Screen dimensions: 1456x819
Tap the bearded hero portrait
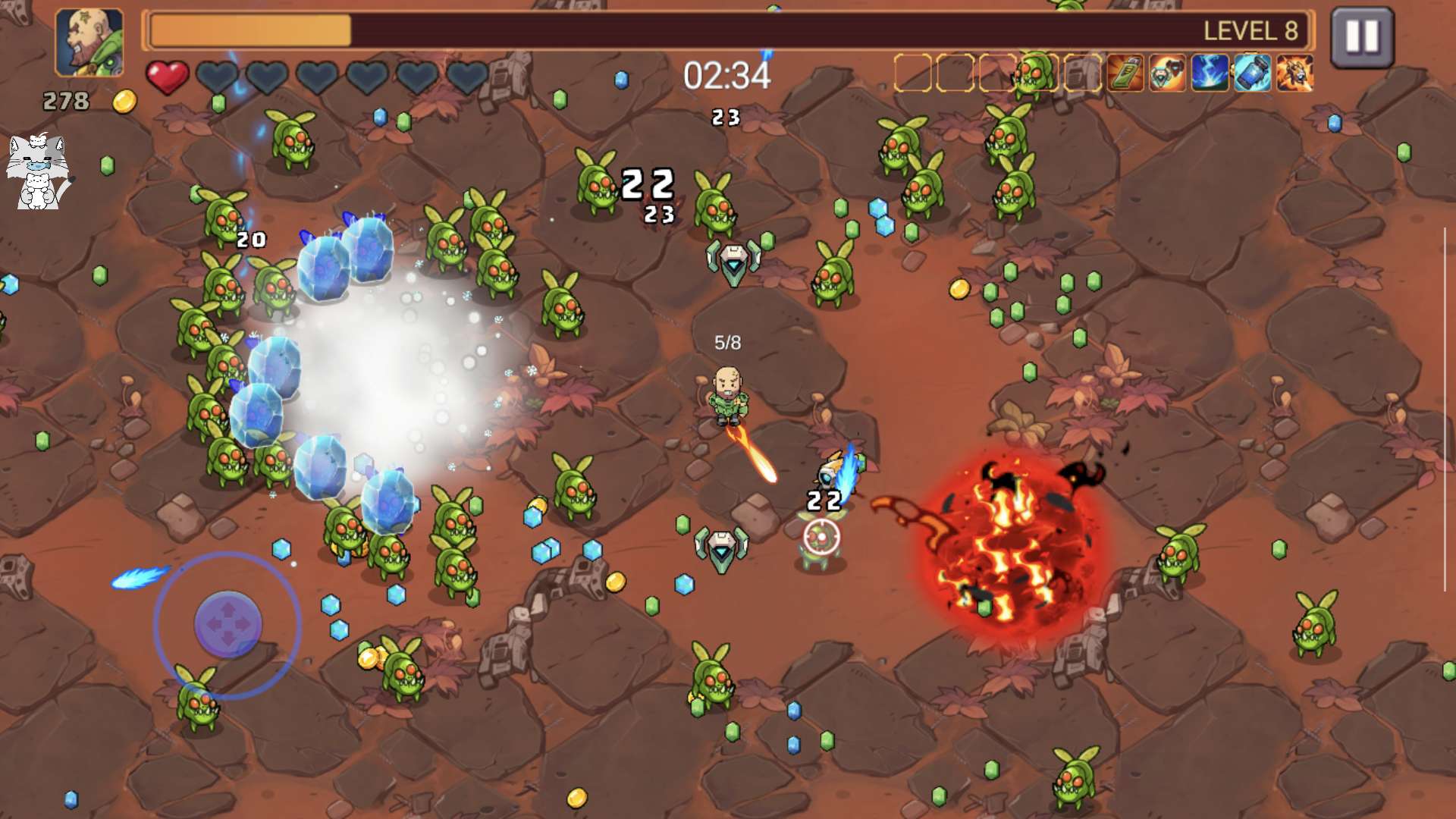coord(89,42)
